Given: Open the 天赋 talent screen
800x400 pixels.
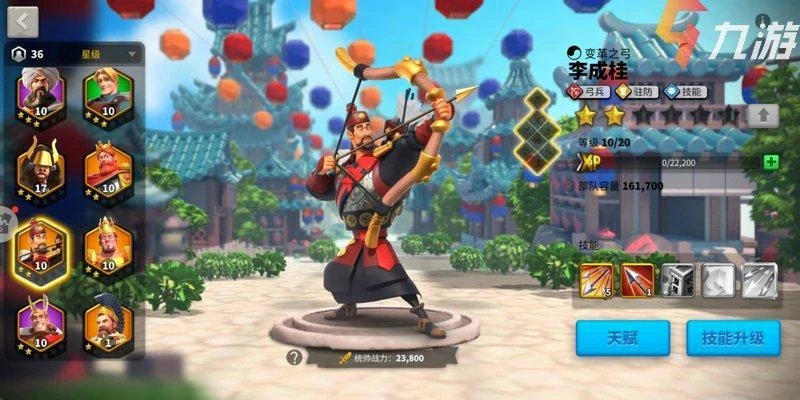Looking at the screenshot, I should [621, 338].
